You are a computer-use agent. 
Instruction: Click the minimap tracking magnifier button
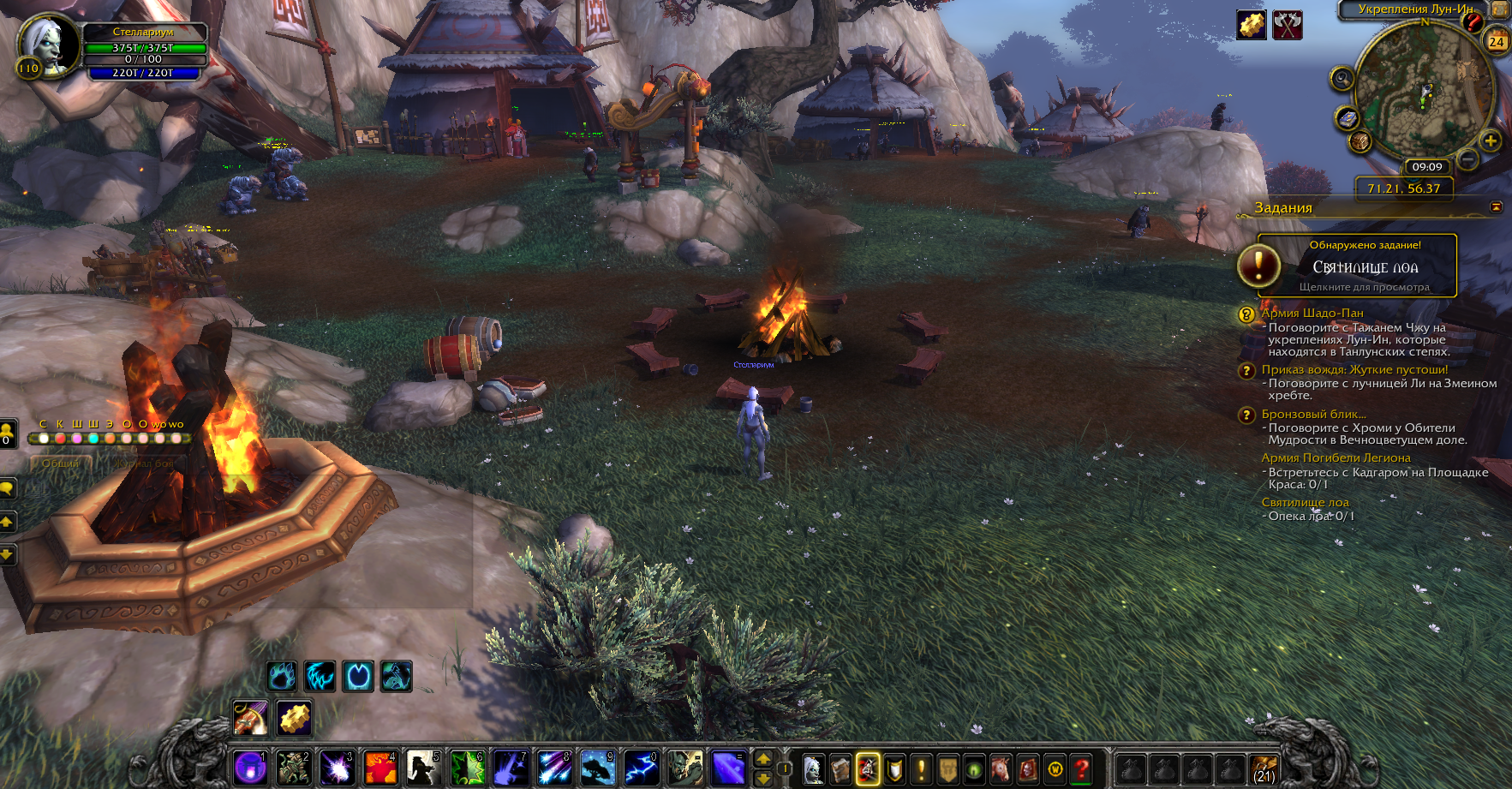click(x=1342, y=80)
